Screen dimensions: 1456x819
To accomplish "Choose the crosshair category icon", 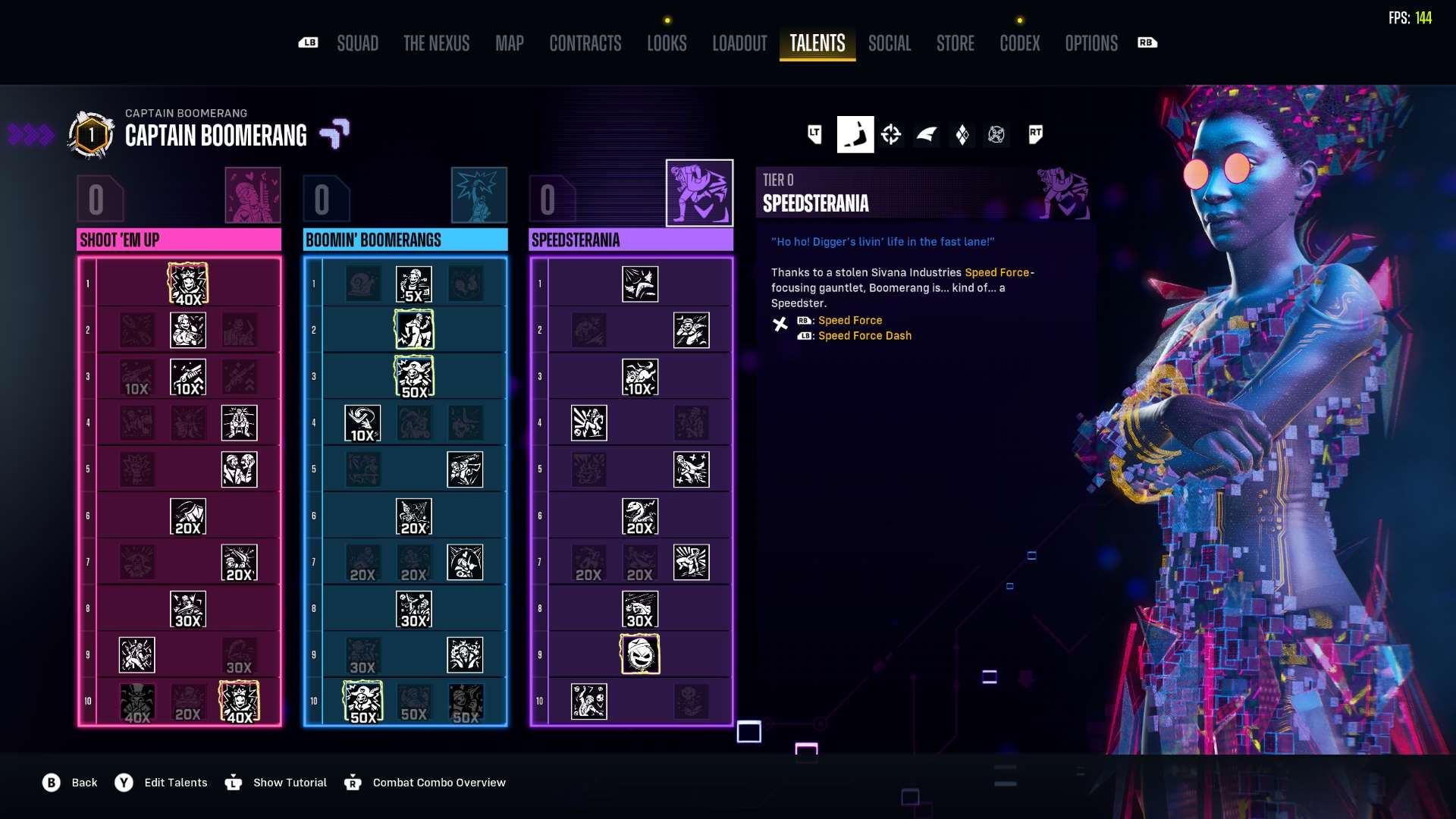I will 891,135.
